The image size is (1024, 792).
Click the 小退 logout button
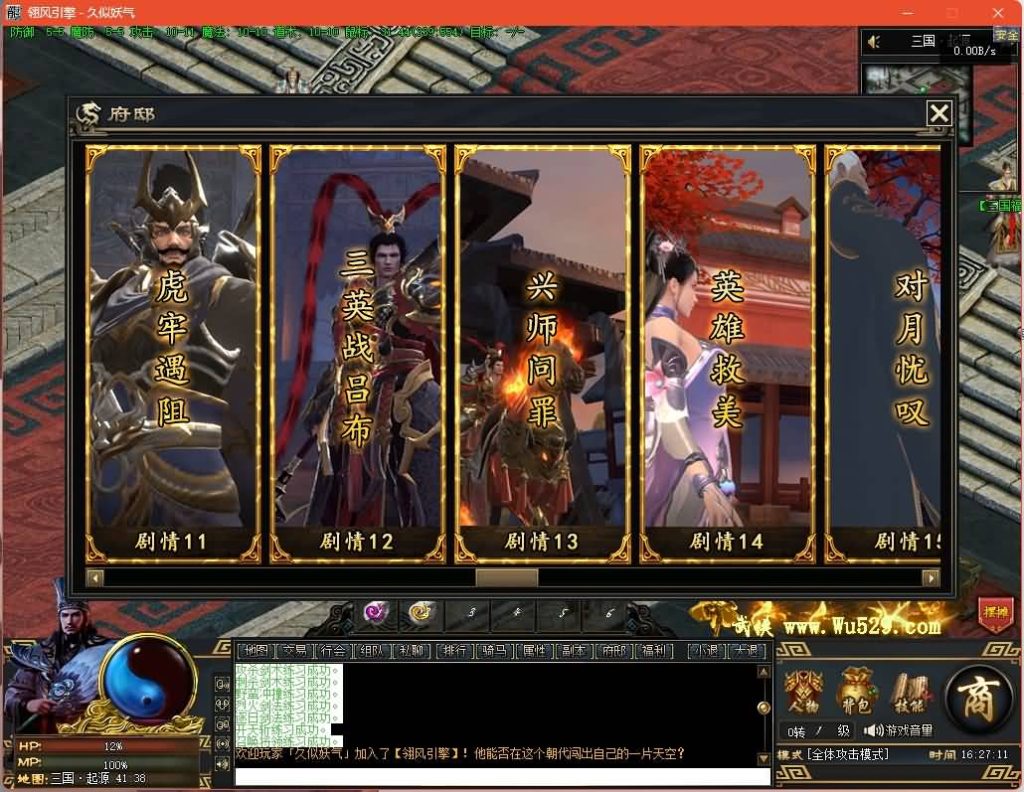coord(708,651)
